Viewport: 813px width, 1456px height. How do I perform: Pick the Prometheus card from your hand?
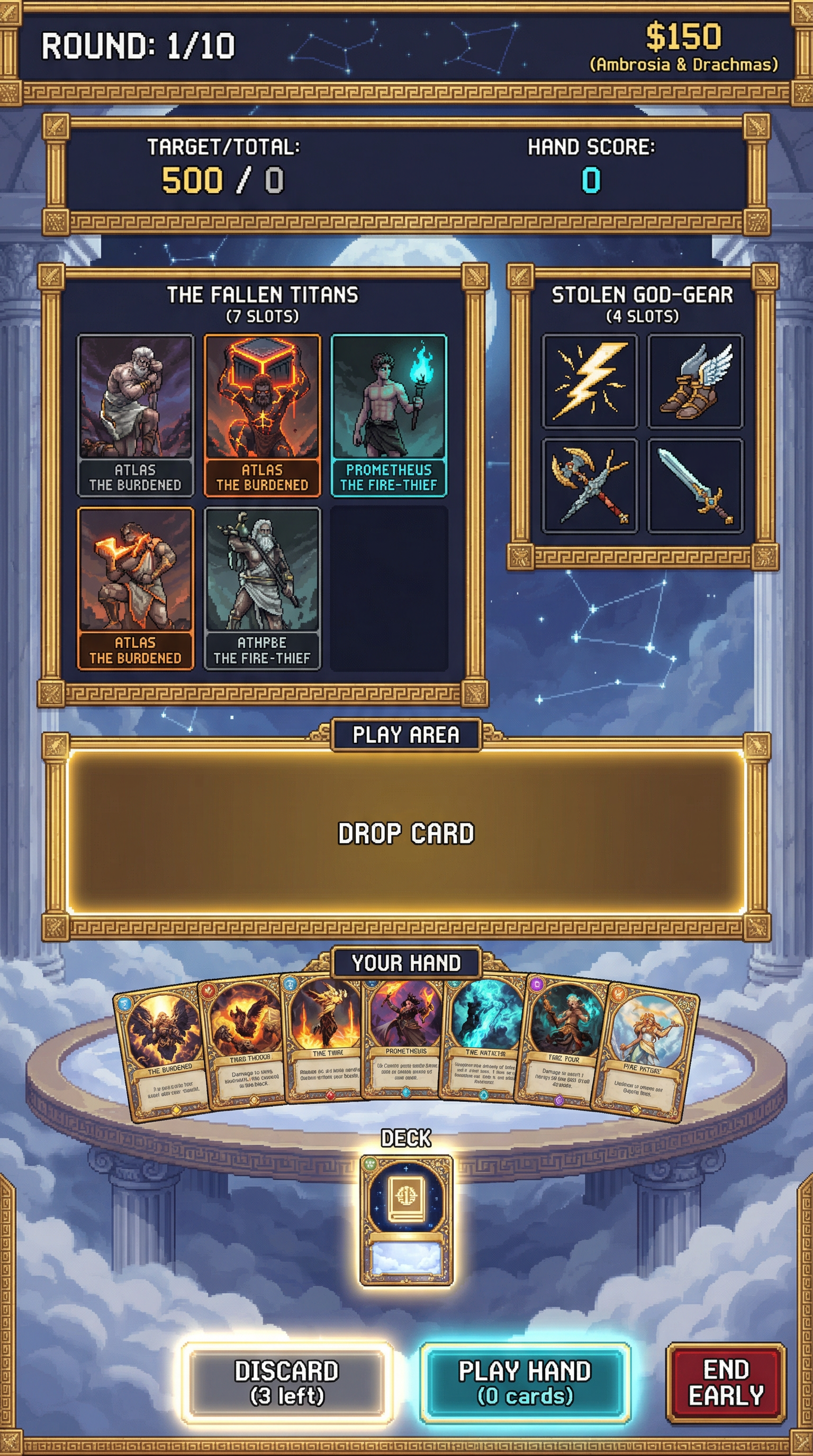tap(405, 1040)
